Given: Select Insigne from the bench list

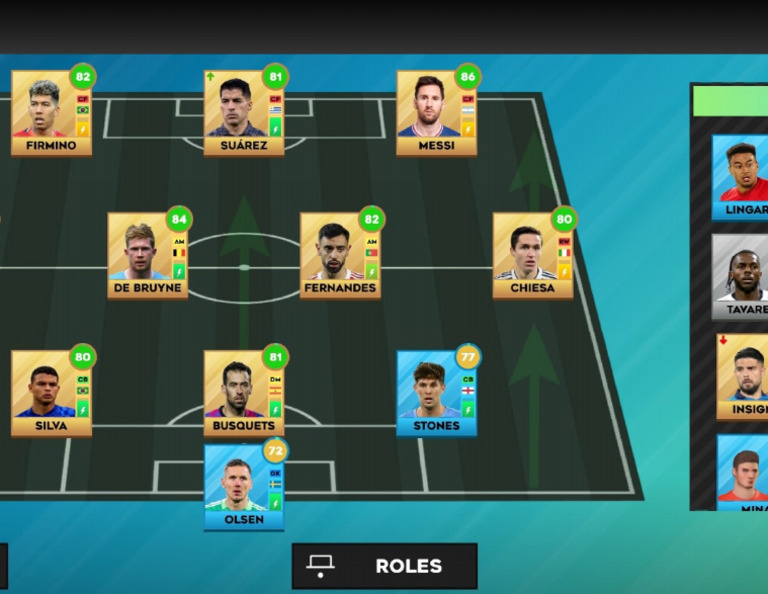Looking at the screenshot, I should 743,376.
